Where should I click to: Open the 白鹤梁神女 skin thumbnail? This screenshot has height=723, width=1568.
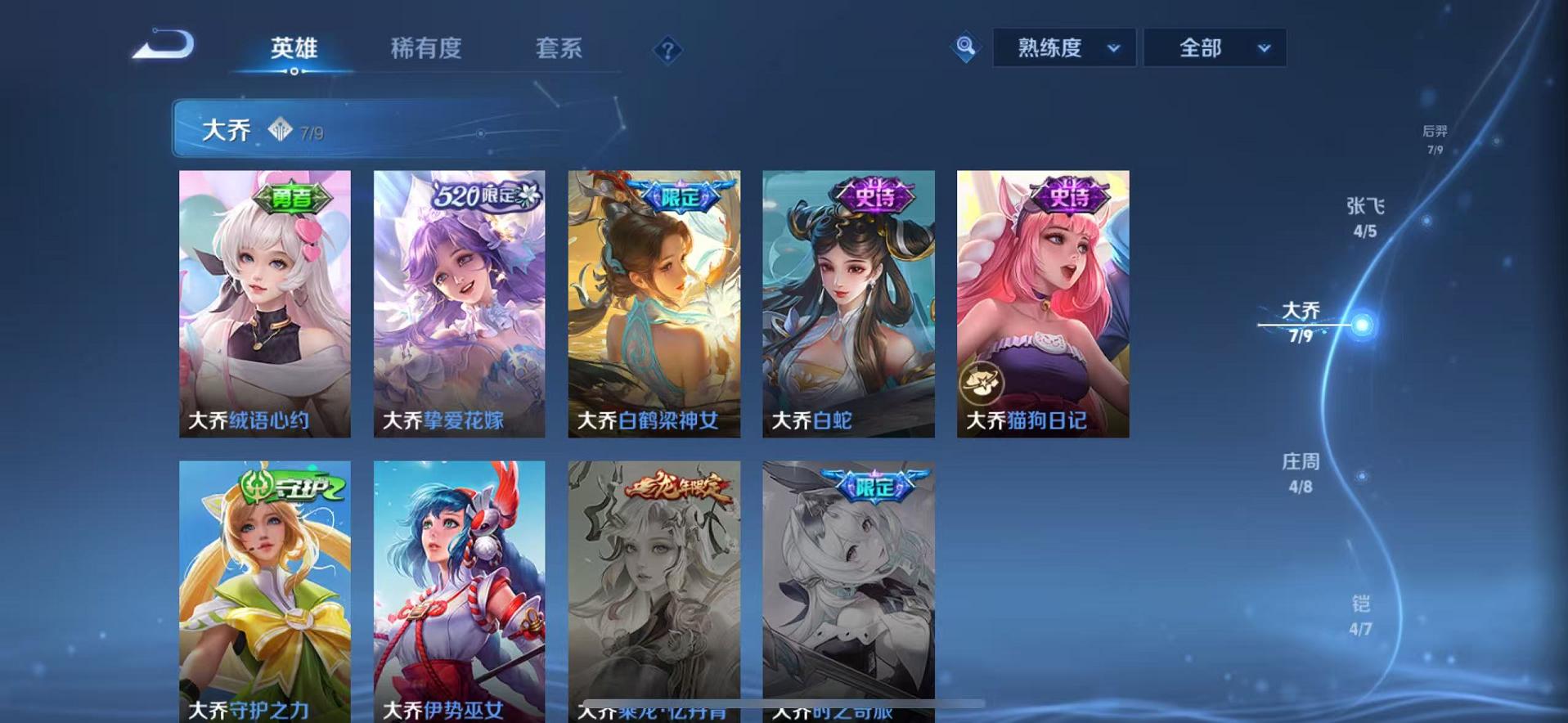coord(654,303)
